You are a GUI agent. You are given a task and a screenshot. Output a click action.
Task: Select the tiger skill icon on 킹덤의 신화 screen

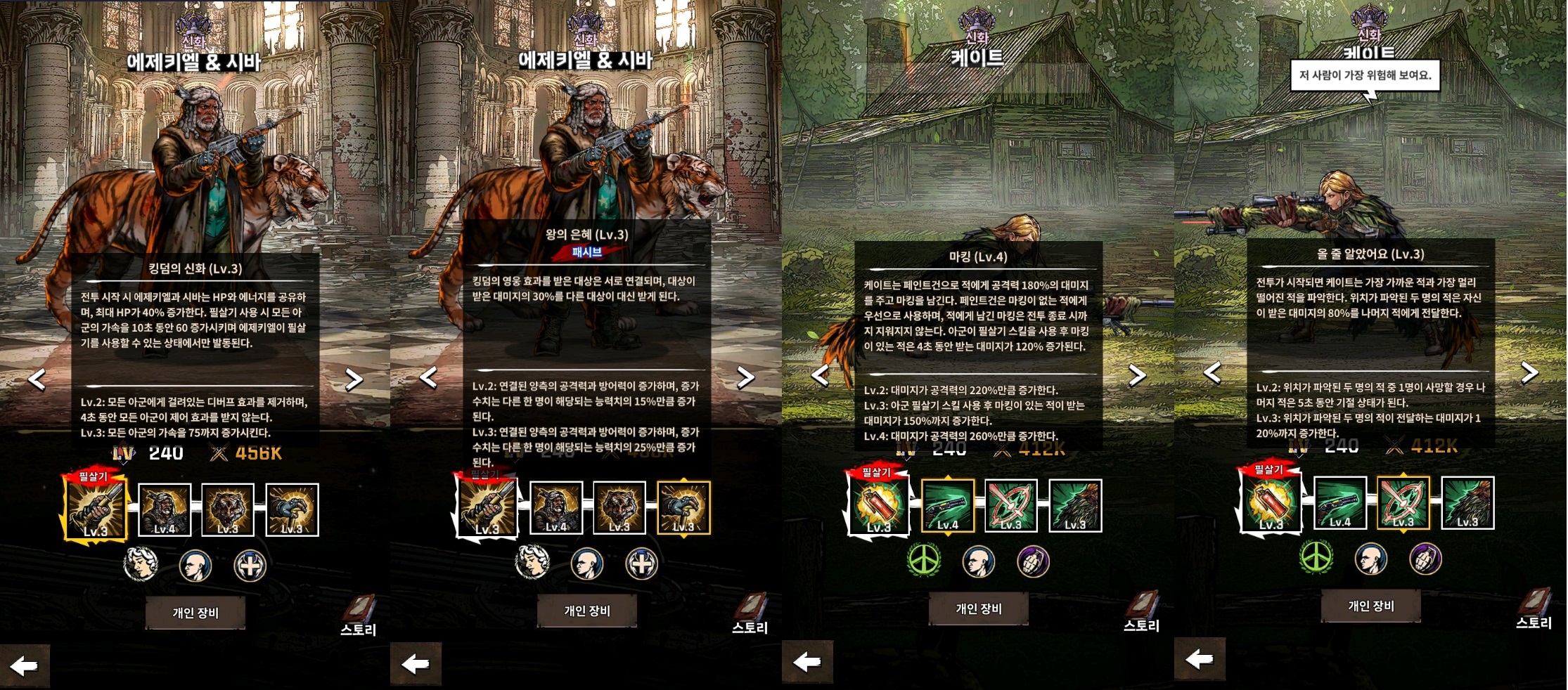228,509
